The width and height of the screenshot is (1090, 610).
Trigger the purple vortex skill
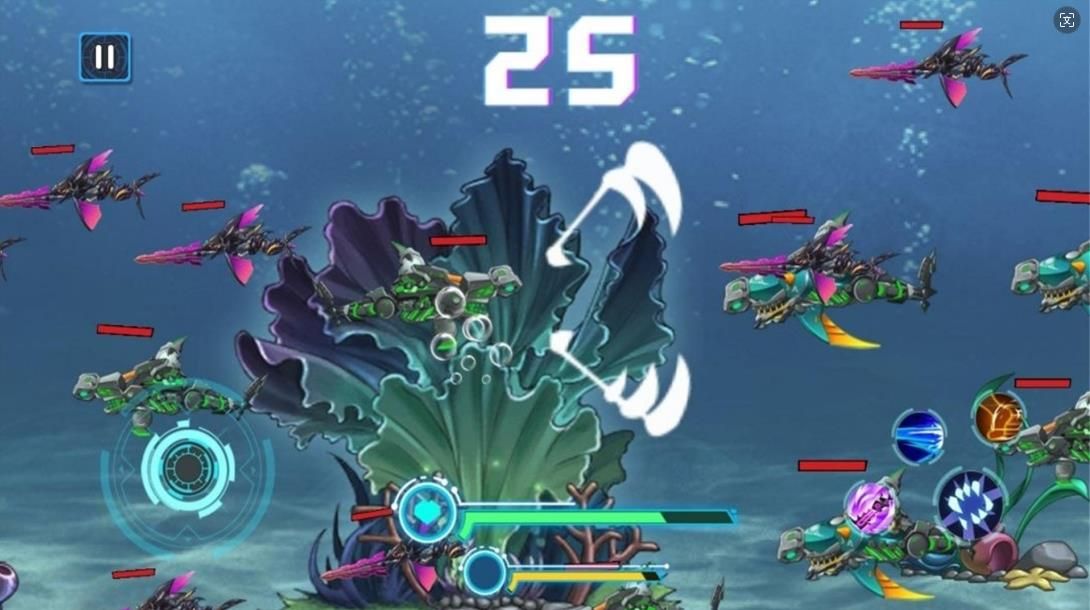(869, 507)
